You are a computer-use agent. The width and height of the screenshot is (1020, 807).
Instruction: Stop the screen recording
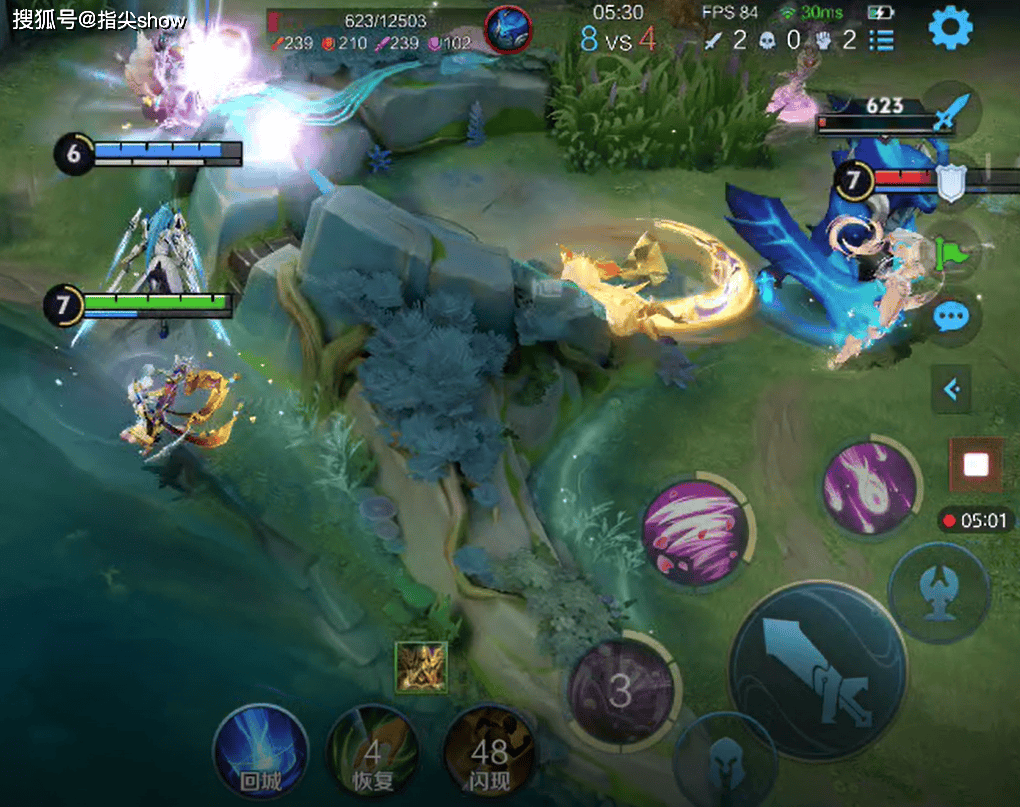pyautogui.click(x=976, y=465)
